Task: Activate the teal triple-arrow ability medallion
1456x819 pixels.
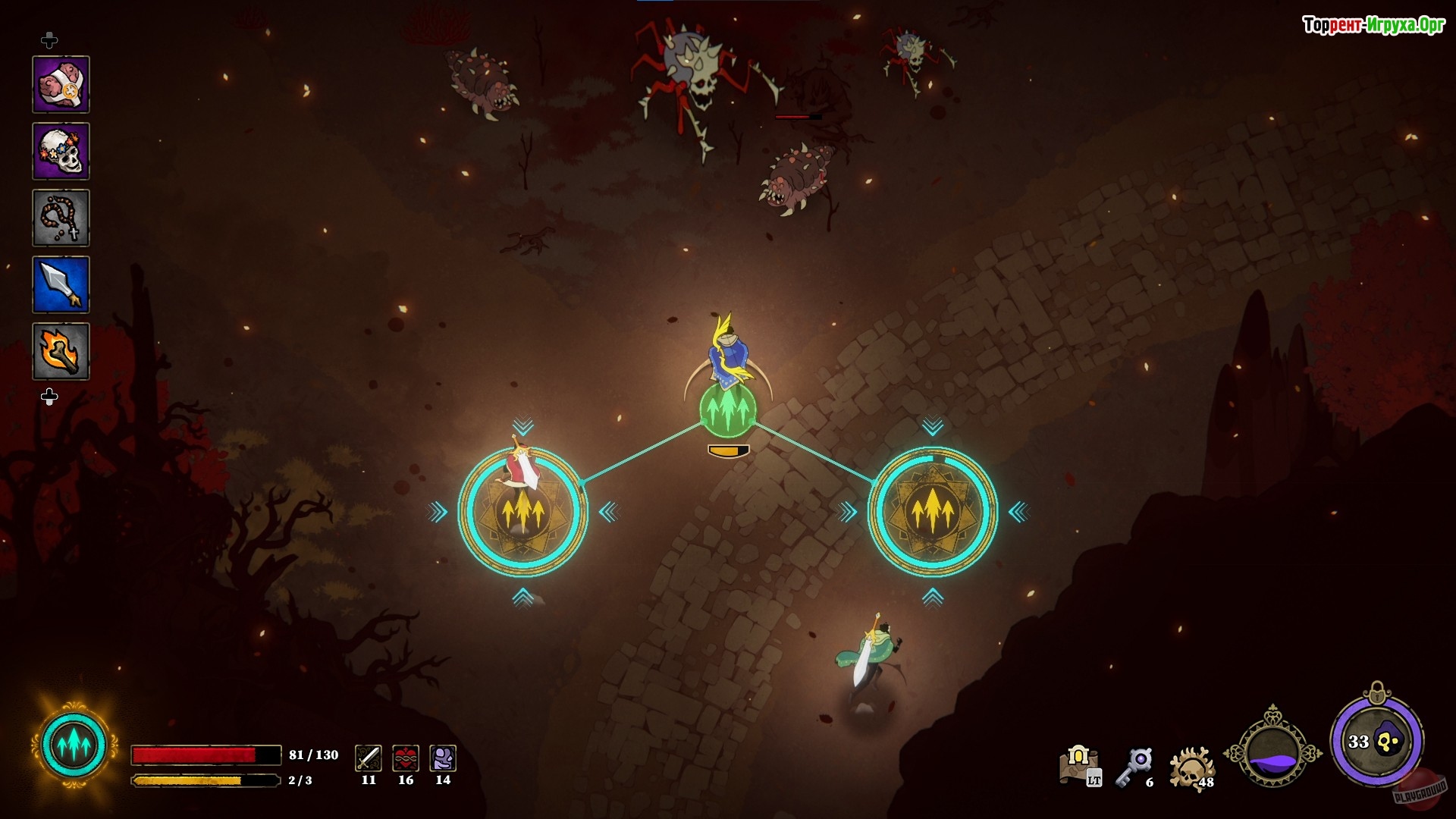Action: pyautogui.click(x=74, y=745)
